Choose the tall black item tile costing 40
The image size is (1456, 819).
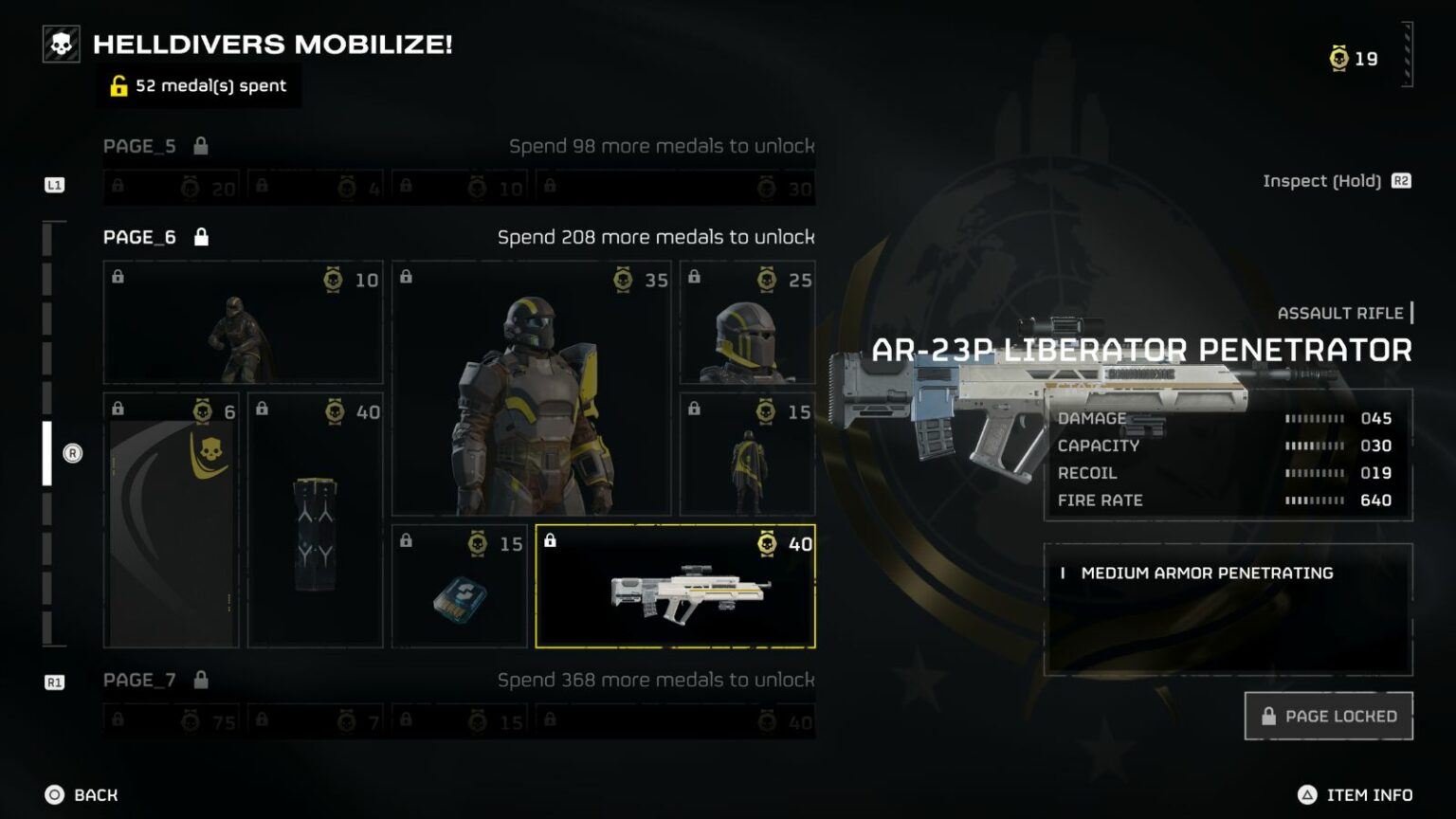(x=315, y=521)
